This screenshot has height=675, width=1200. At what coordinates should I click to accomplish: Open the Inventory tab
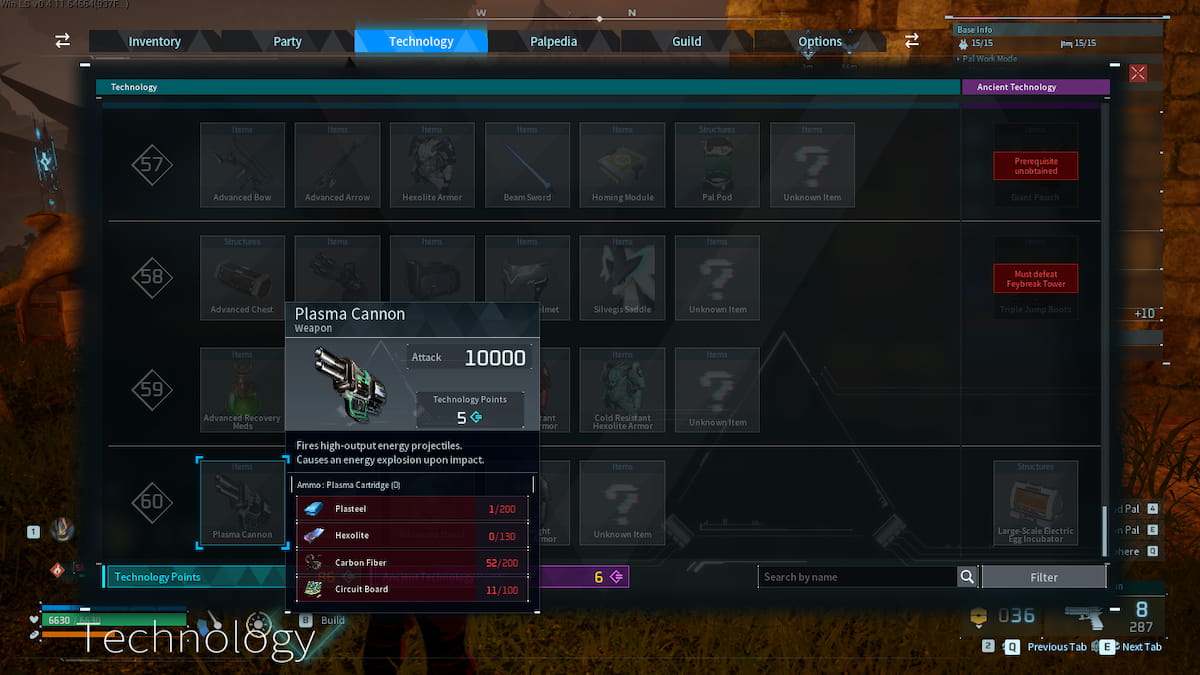(154, 41)
